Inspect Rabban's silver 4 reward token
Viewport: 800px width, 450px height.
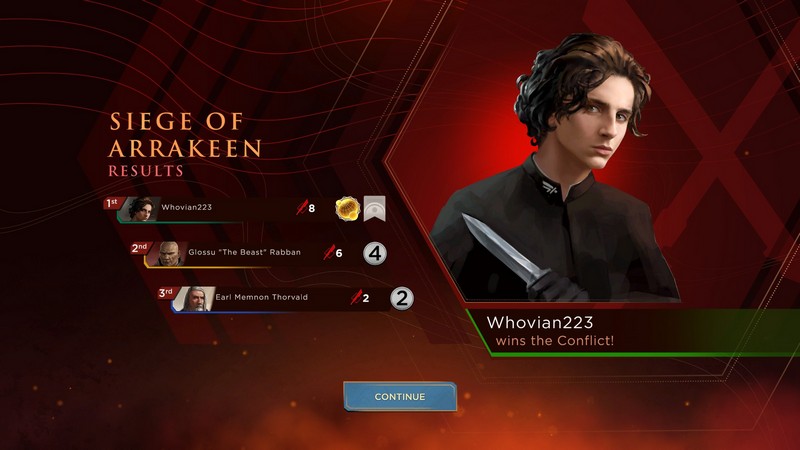(374, 253)
